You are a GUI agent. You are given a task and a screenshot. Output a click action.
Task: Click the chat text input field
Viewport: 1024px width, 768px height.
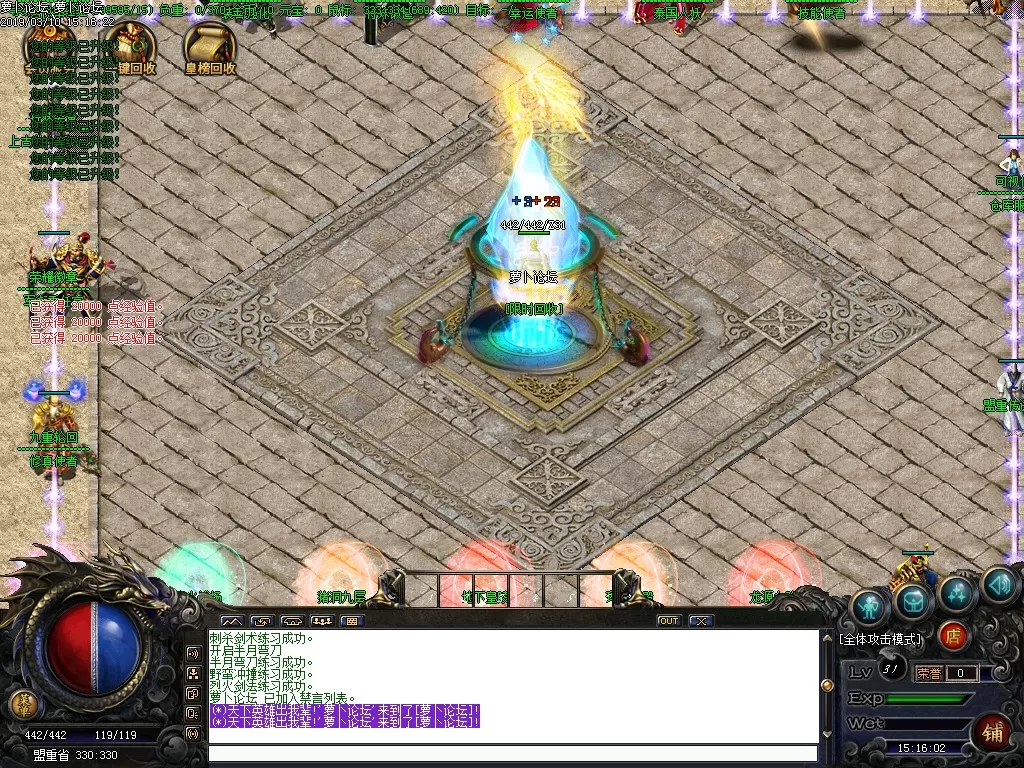point(512,754)
